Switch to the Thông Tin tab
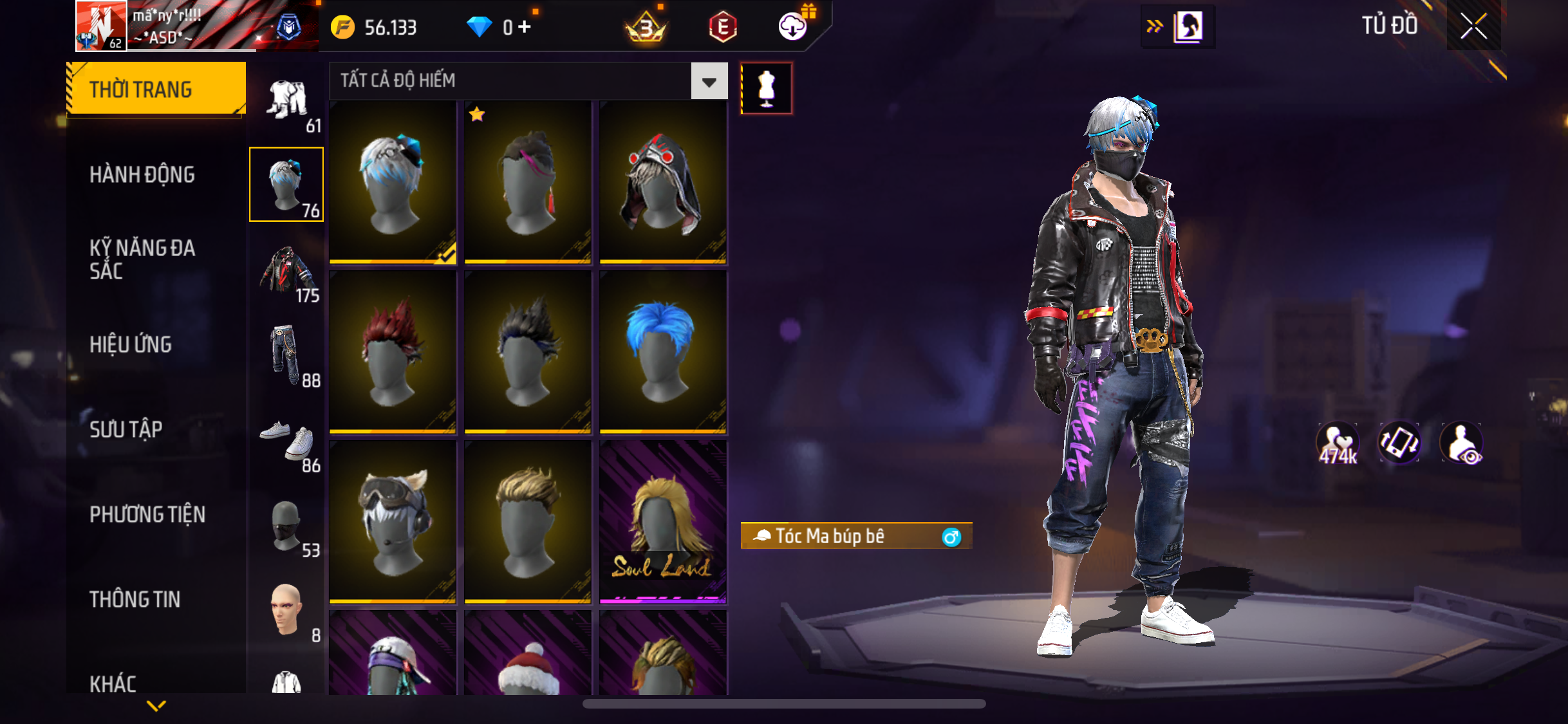The image size is (1568, 724). coord(135,599)
